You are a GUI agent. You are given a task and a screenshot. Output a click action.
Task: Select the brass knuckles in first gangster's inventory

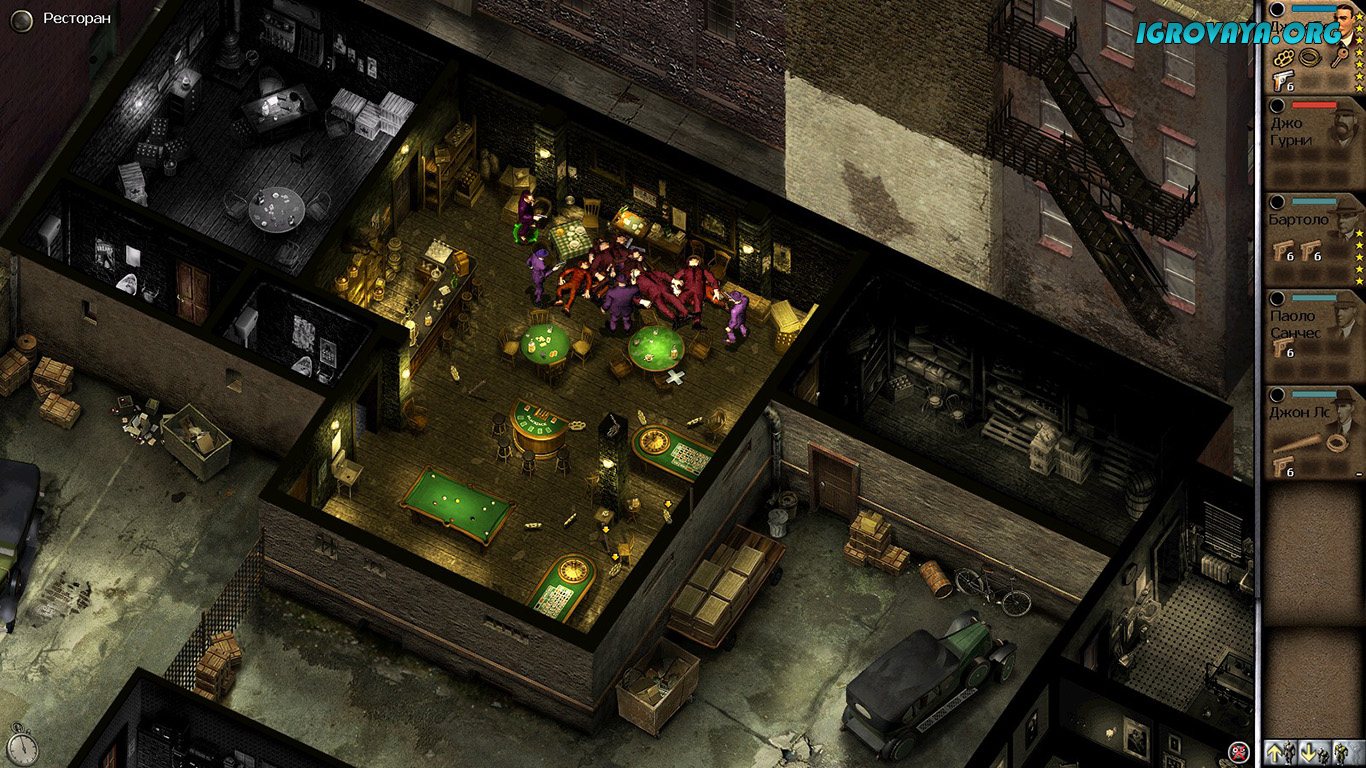tap(1285, 58)
